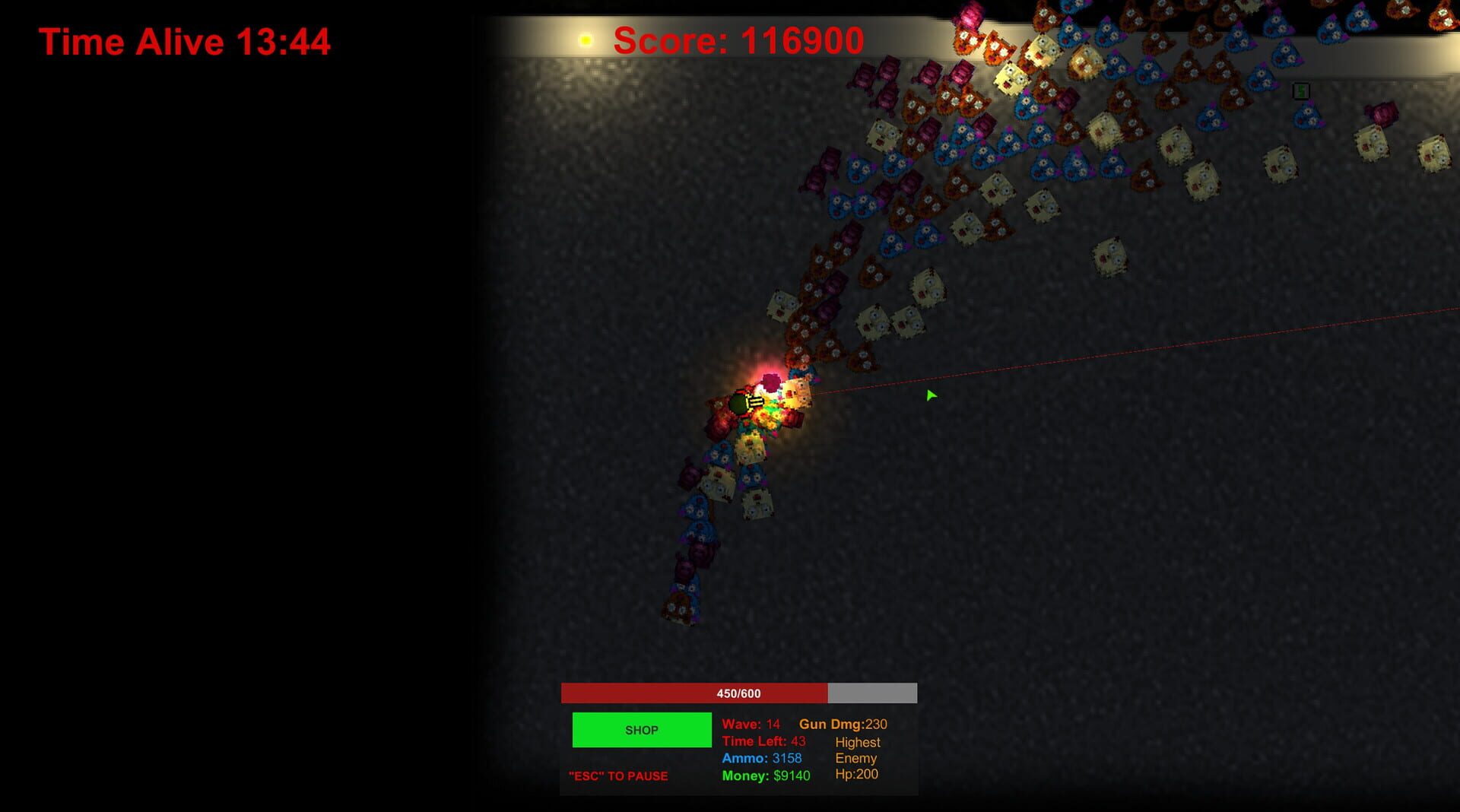
Task: Click the "ESC" TO PAUSE label
Action: pos(618,776)
